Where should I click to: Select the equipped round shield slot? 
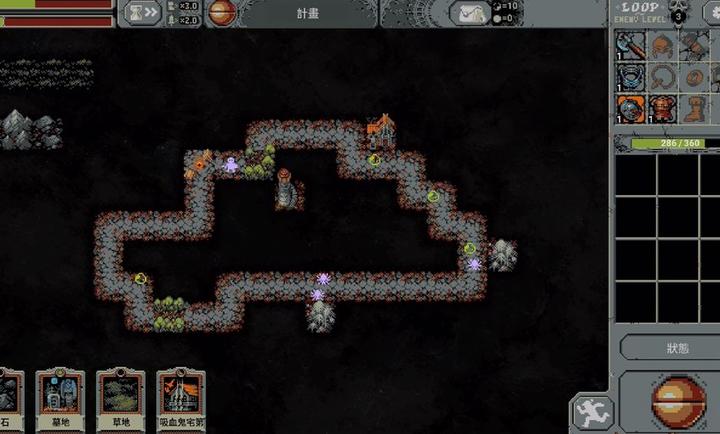pos(632,107)
